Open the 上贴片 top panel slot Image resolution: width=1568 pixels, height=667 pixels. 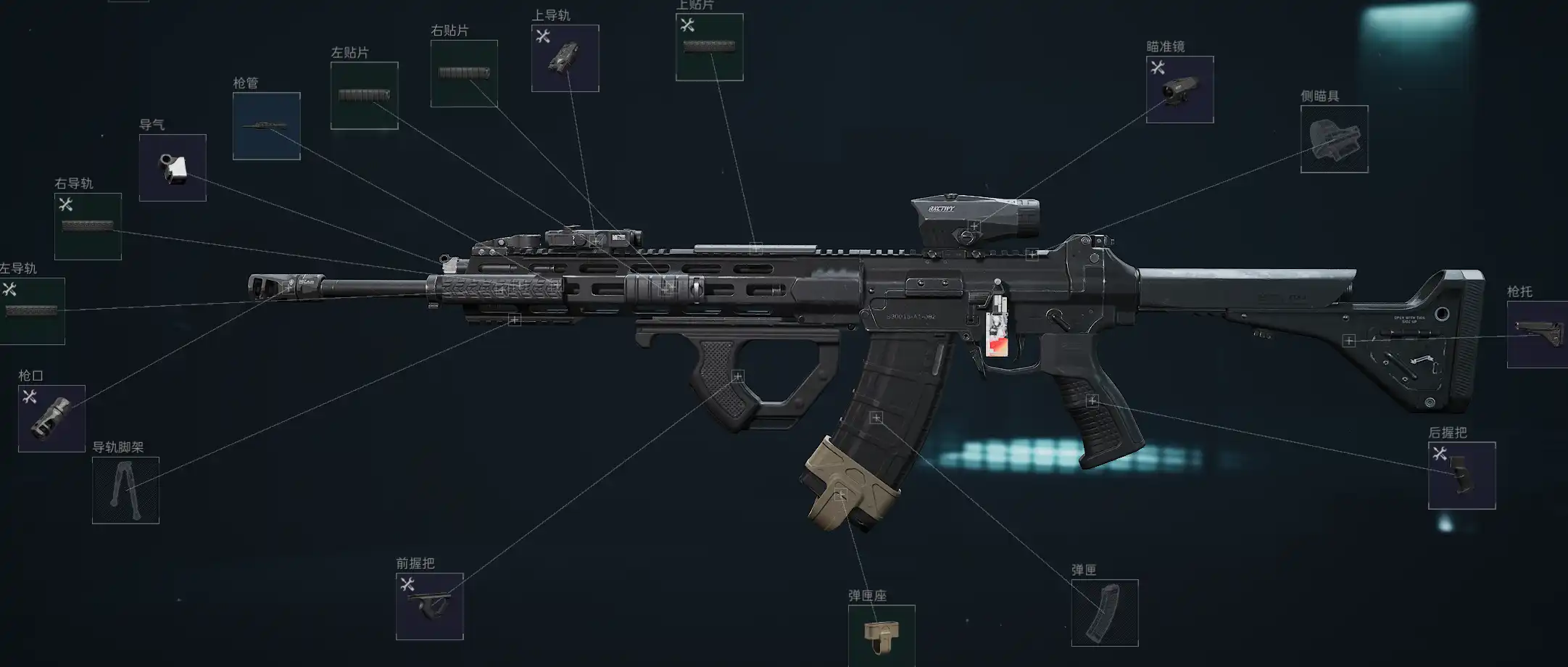pos(709,47)
